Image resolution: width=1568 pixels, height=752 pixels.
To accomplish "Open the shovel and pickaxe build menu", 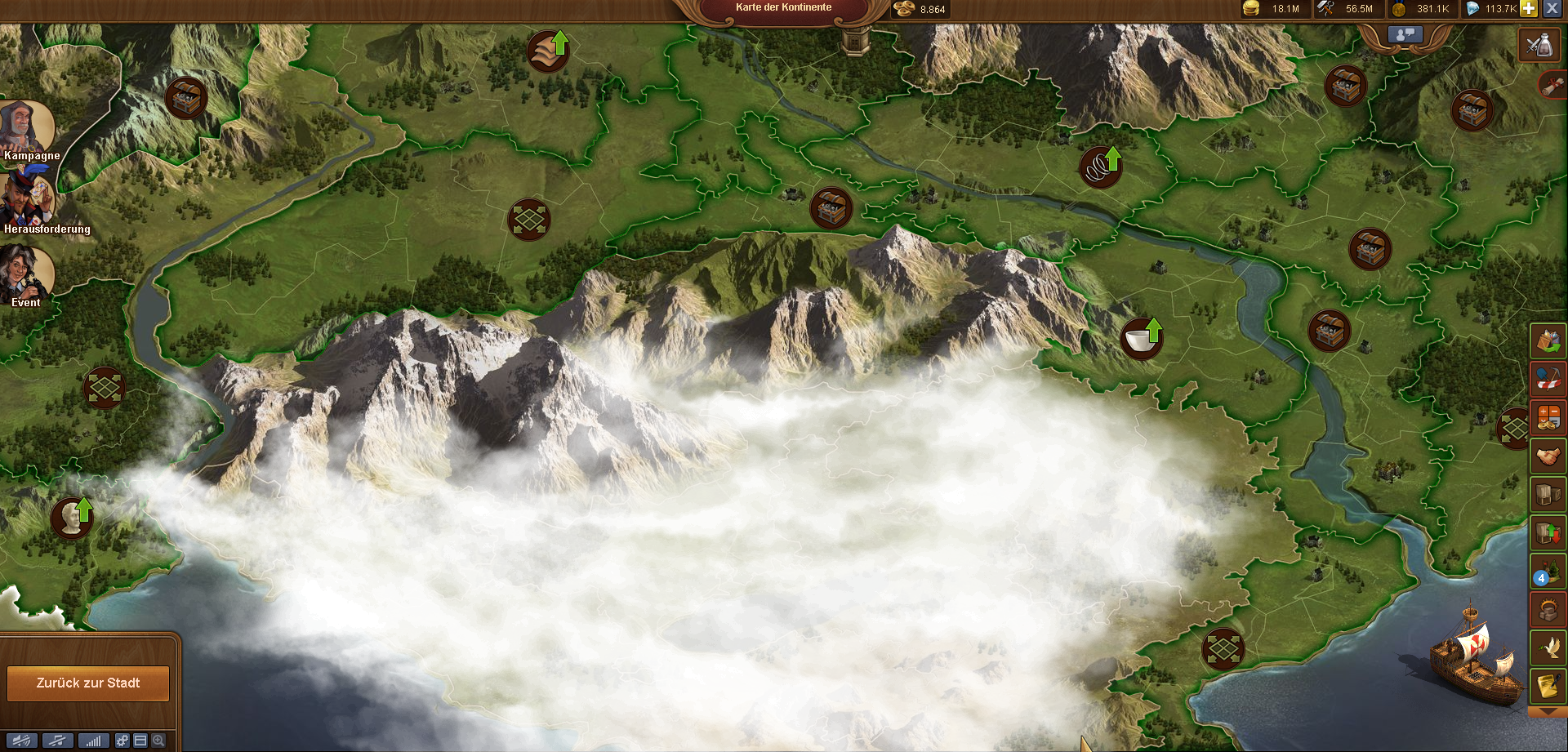I will click(x=1548, y=380).
